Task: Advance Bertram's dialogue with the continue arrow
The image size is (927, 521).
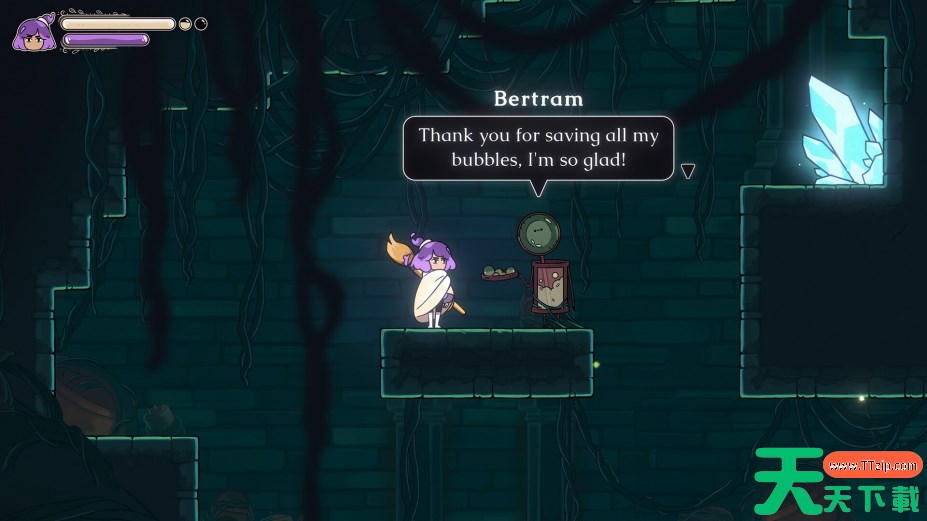Action: [x=687, y=171]
